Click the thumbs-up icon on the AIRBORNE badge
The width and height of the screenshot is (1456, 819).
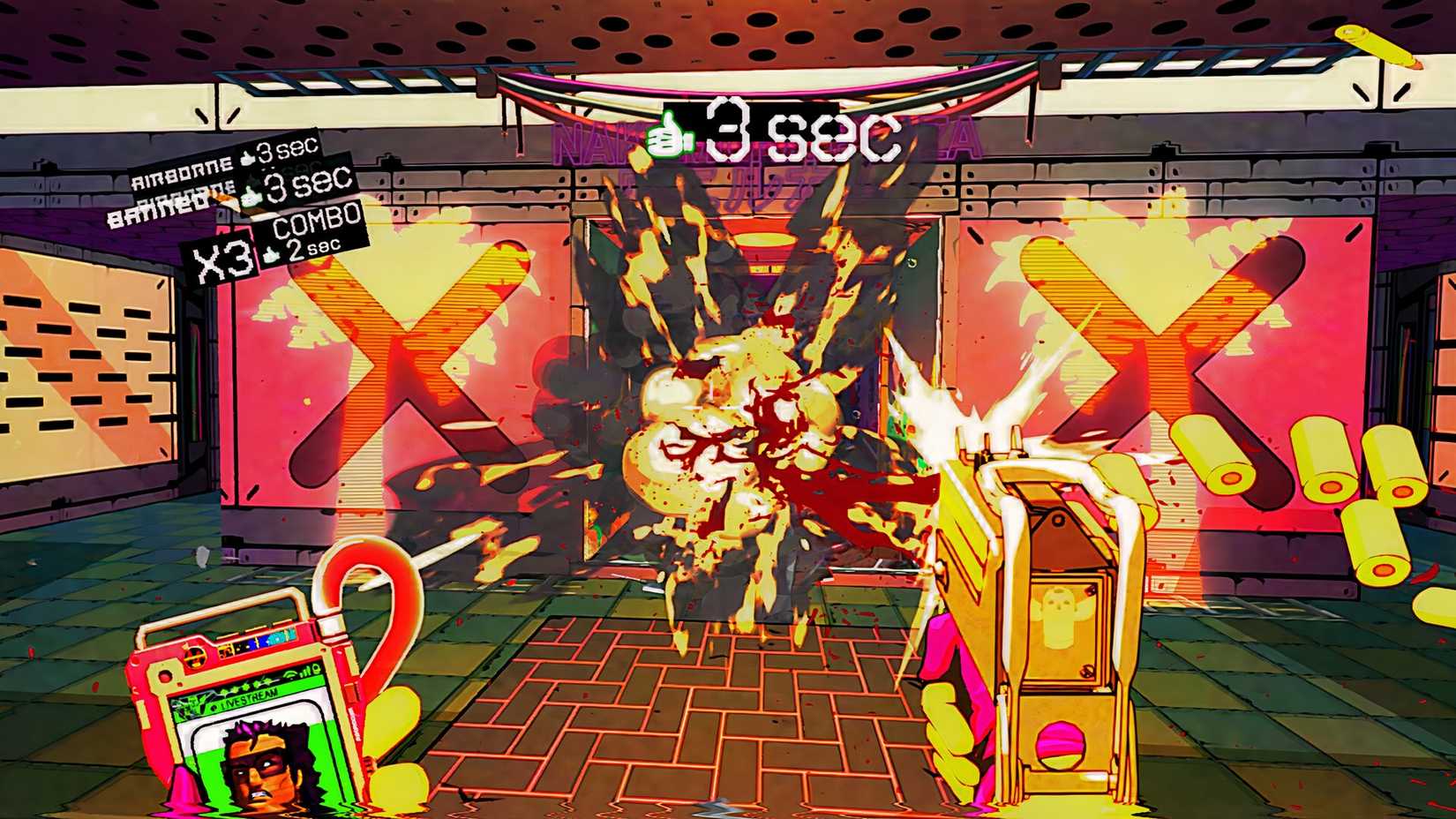click(246, 158)
